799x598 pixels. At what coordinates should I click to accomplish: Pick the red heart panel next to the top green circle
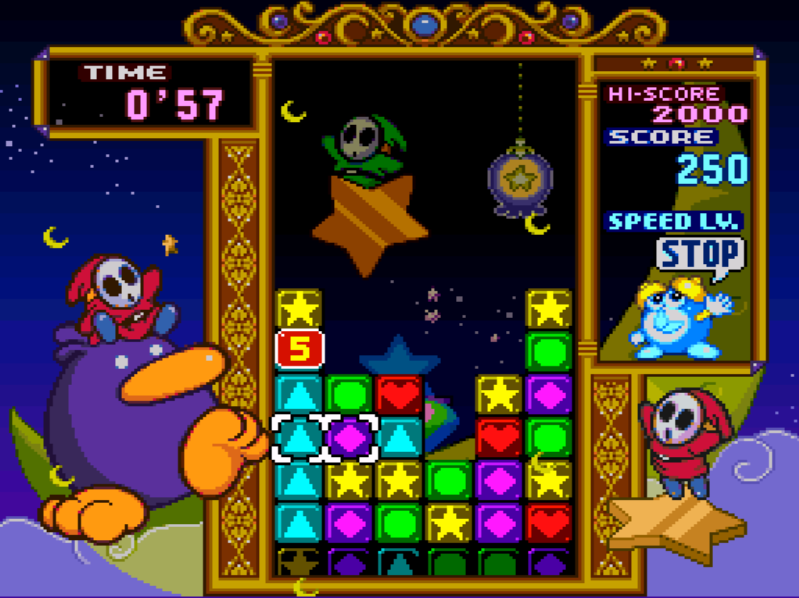click(x=399, y=394)
